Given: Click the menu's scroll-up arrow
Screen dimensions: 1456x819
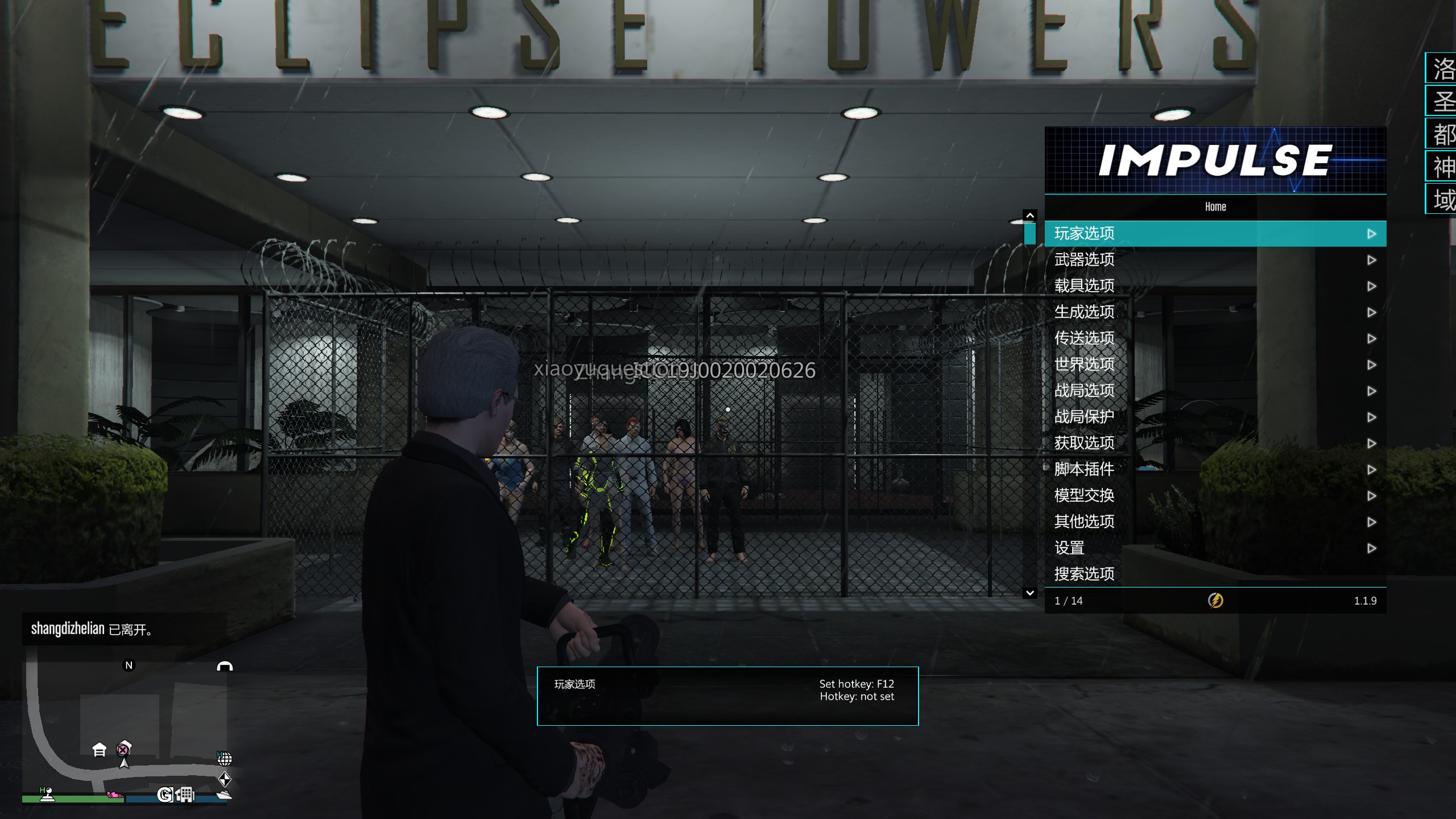Looking at the screenshot, I should [1029, 216].
